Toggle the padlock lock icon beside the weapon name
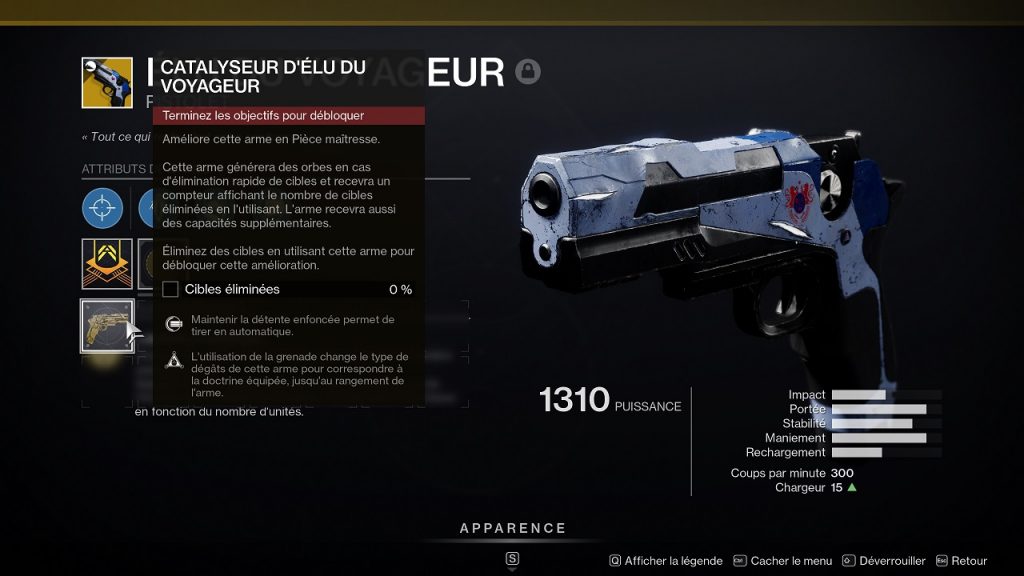The image size is (1024, 576). 528,72
